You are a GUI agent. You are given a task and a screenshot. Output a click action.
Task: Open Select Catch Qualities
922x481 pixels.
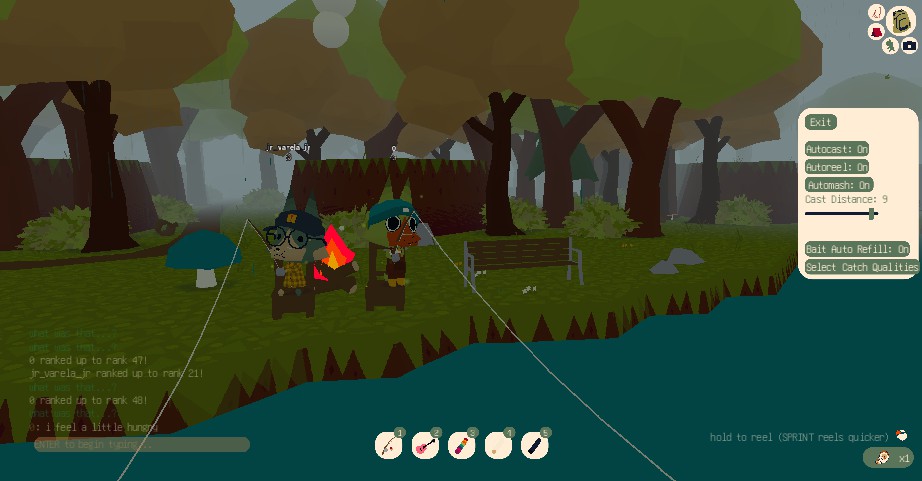(862, 267)
